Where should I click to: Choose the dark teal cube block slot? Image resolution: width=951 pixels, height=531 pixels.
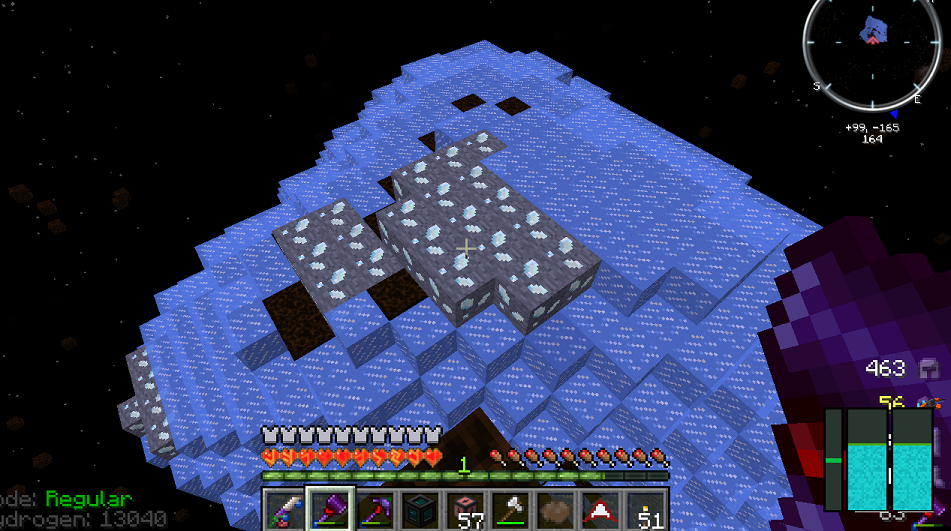tap(421, 509)
